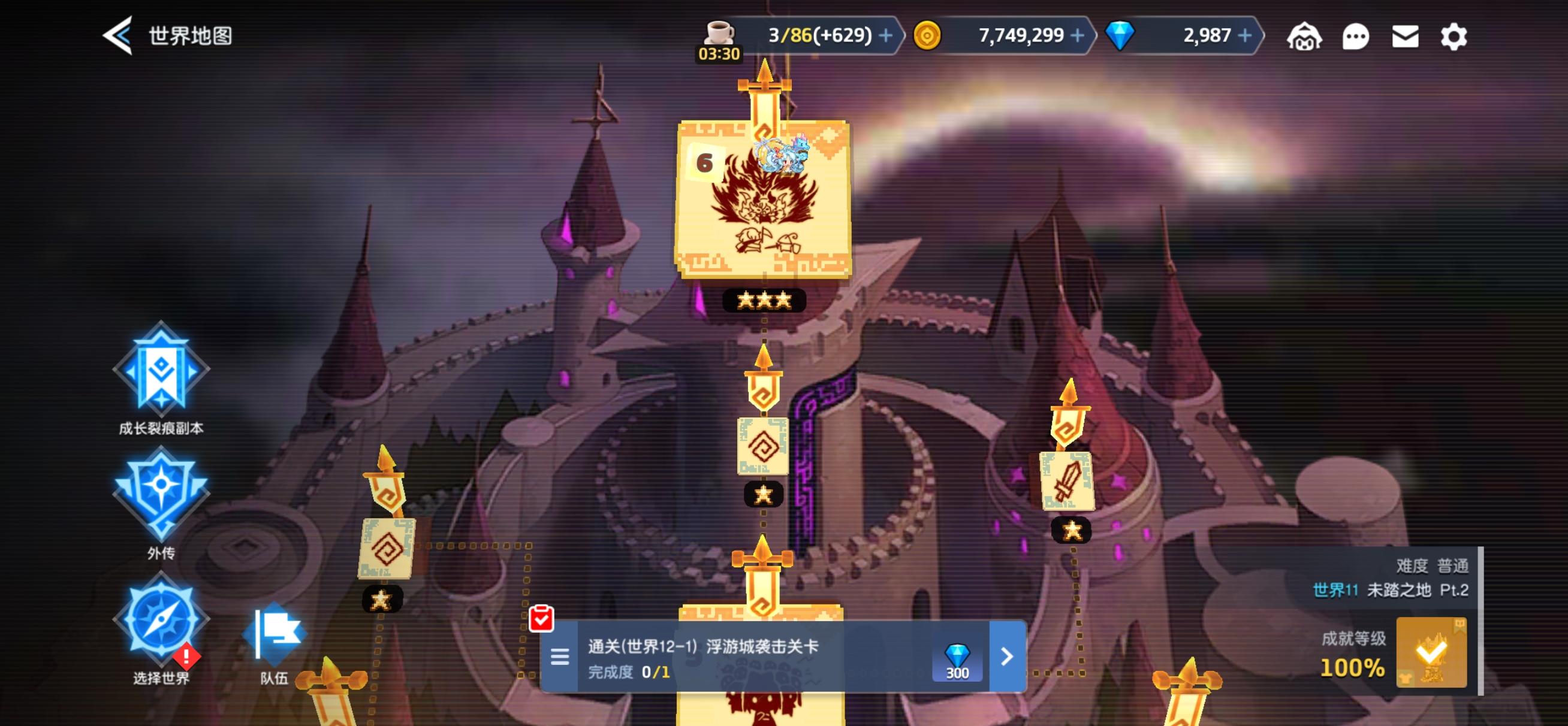The height and width of the screenshot is (726, 1568).
Task: Open the mail inbox icon
Action: (x=1407, y=37)
